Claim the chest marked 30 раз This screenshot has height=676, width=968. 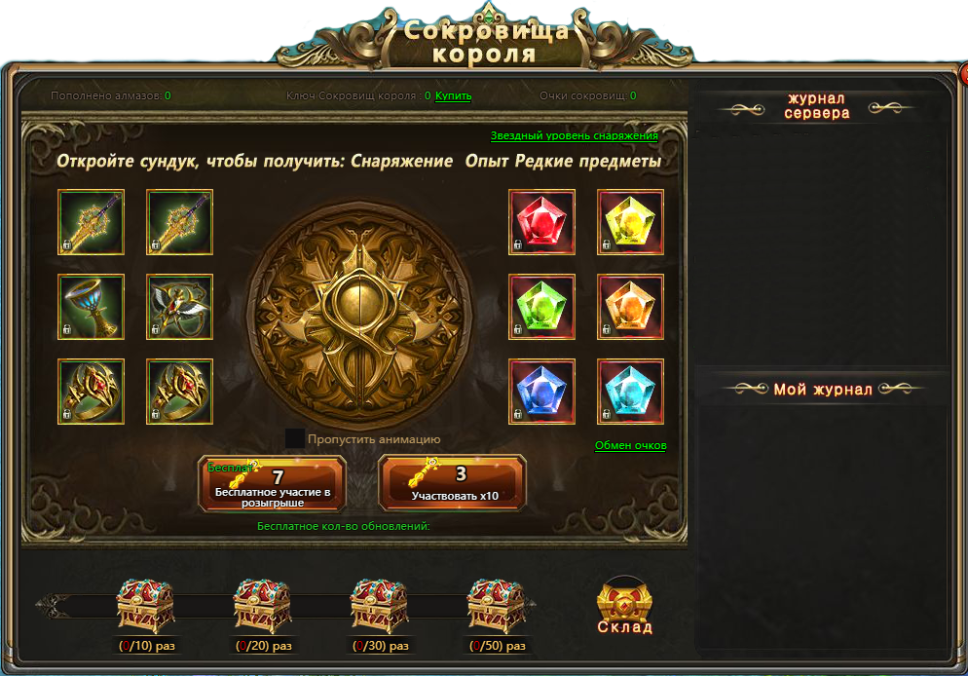click(380, 605)
